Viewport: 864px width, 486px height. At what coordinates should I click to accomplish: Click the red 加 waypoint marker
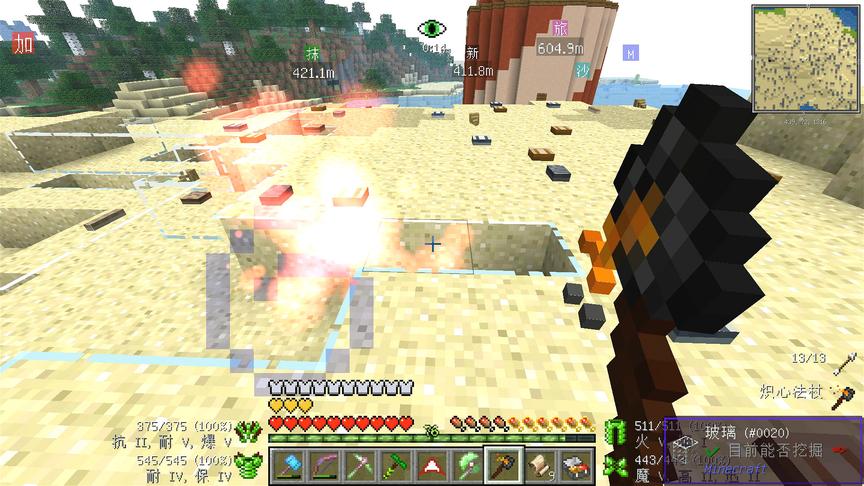[22, 42]
